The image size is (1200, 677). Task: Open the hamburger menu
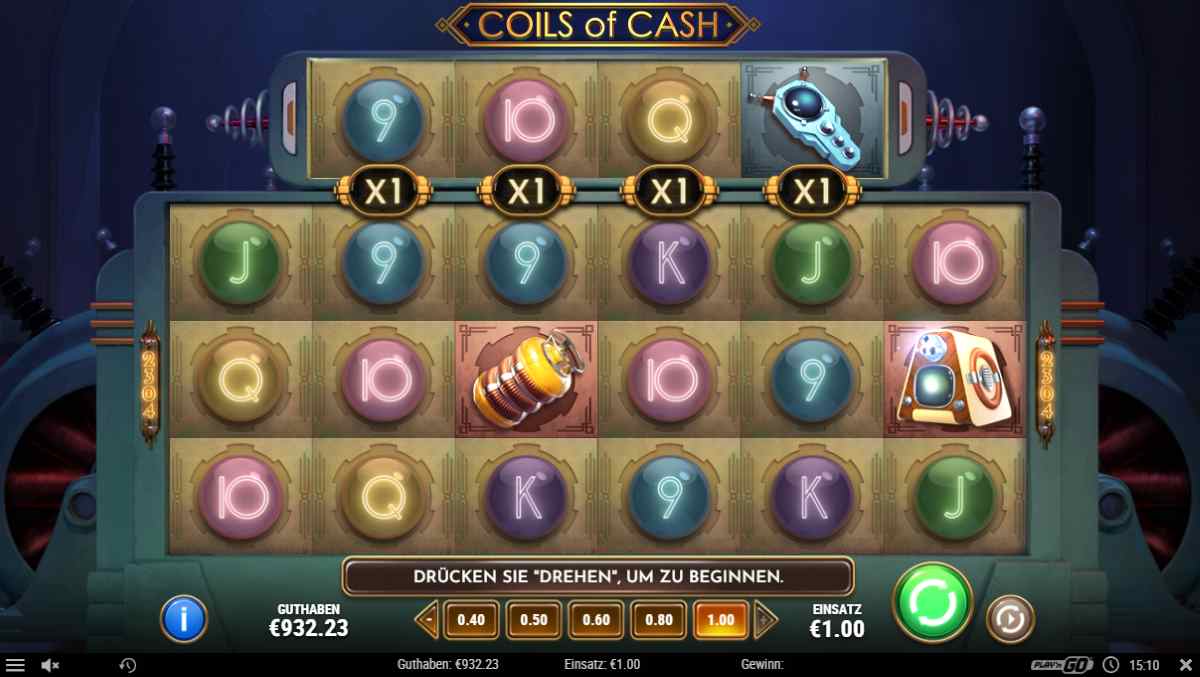pyautogui.click(x=15, y=665)
